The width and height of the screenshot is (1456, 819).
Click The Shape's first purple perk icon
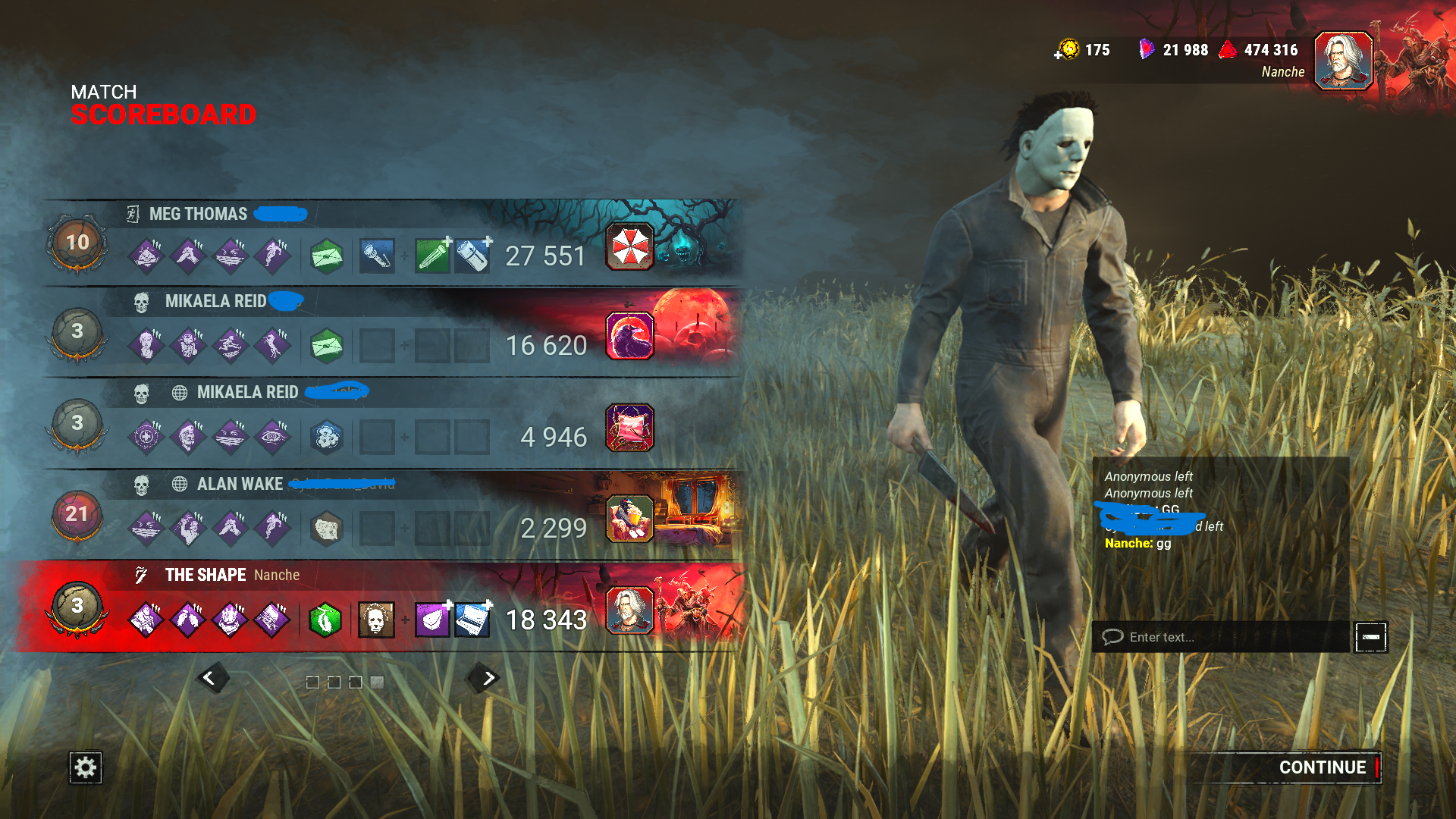[146, 618]
